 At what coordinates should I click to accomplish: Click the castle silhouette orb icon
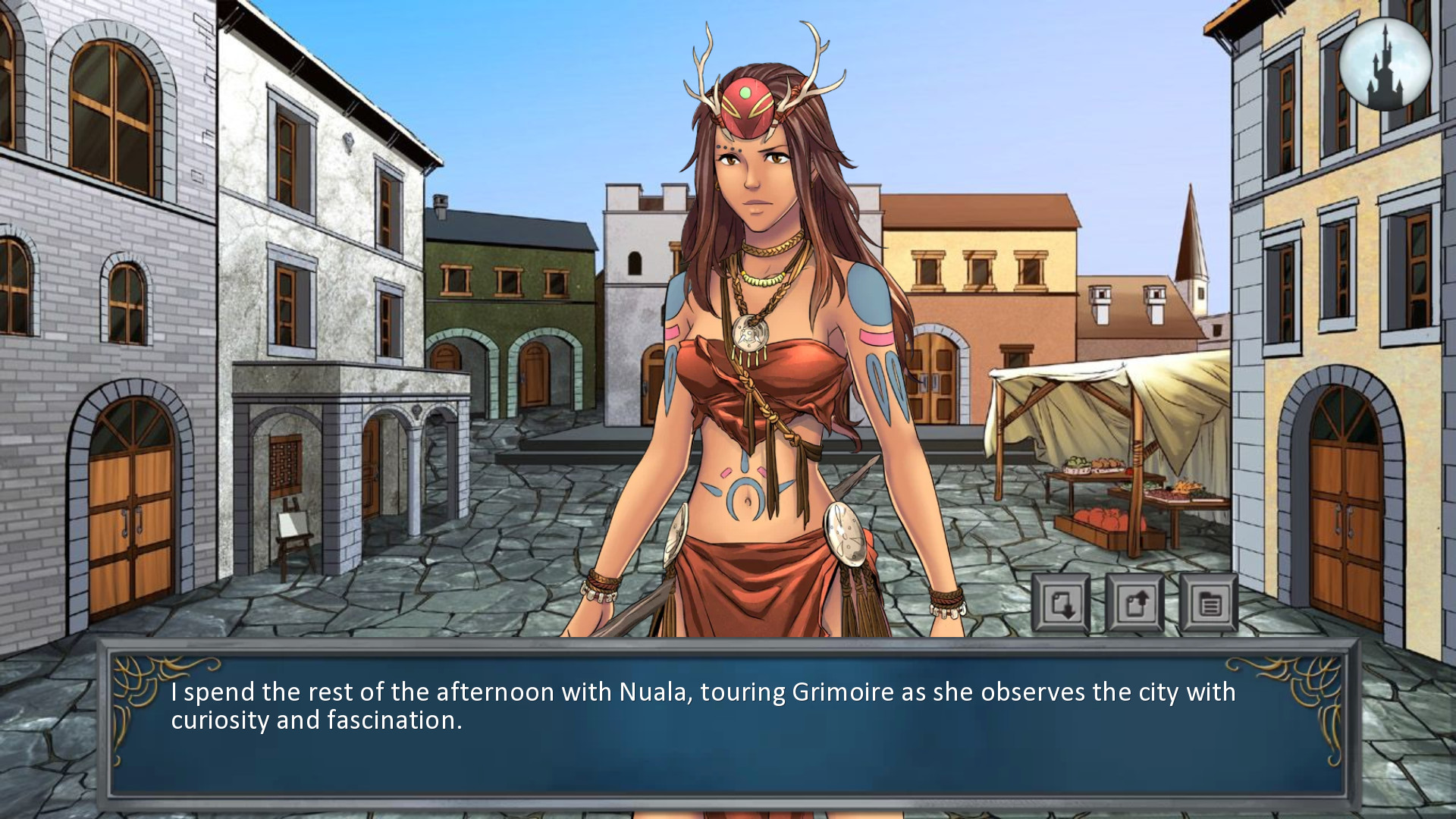pyautogui.click(x=1385, y=65)
